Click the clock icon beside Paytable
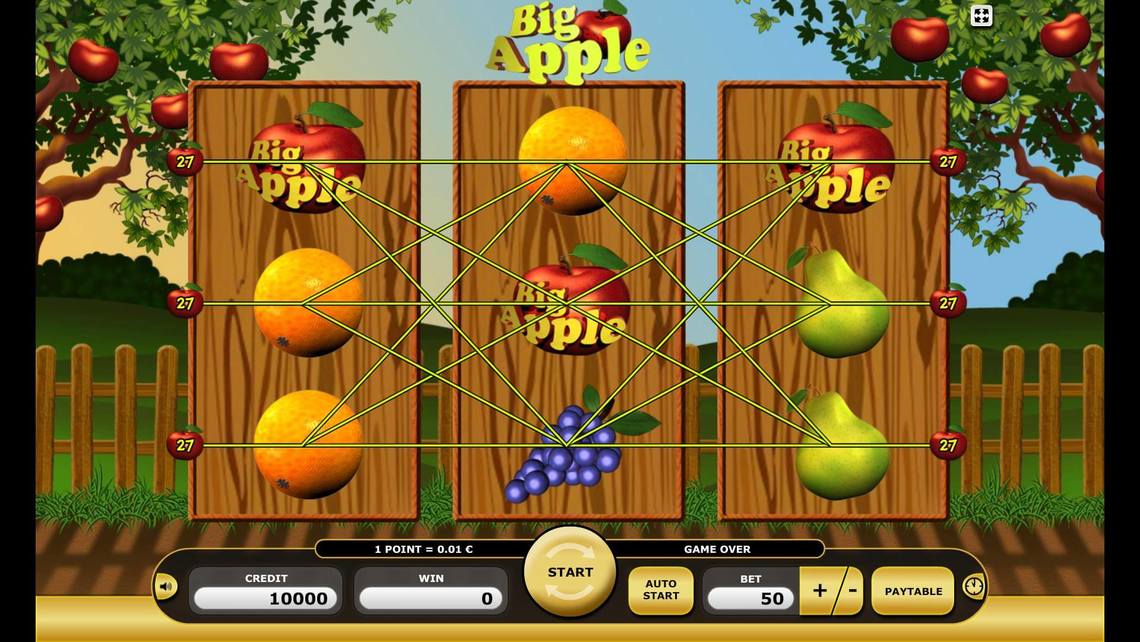 pos(973,587)
